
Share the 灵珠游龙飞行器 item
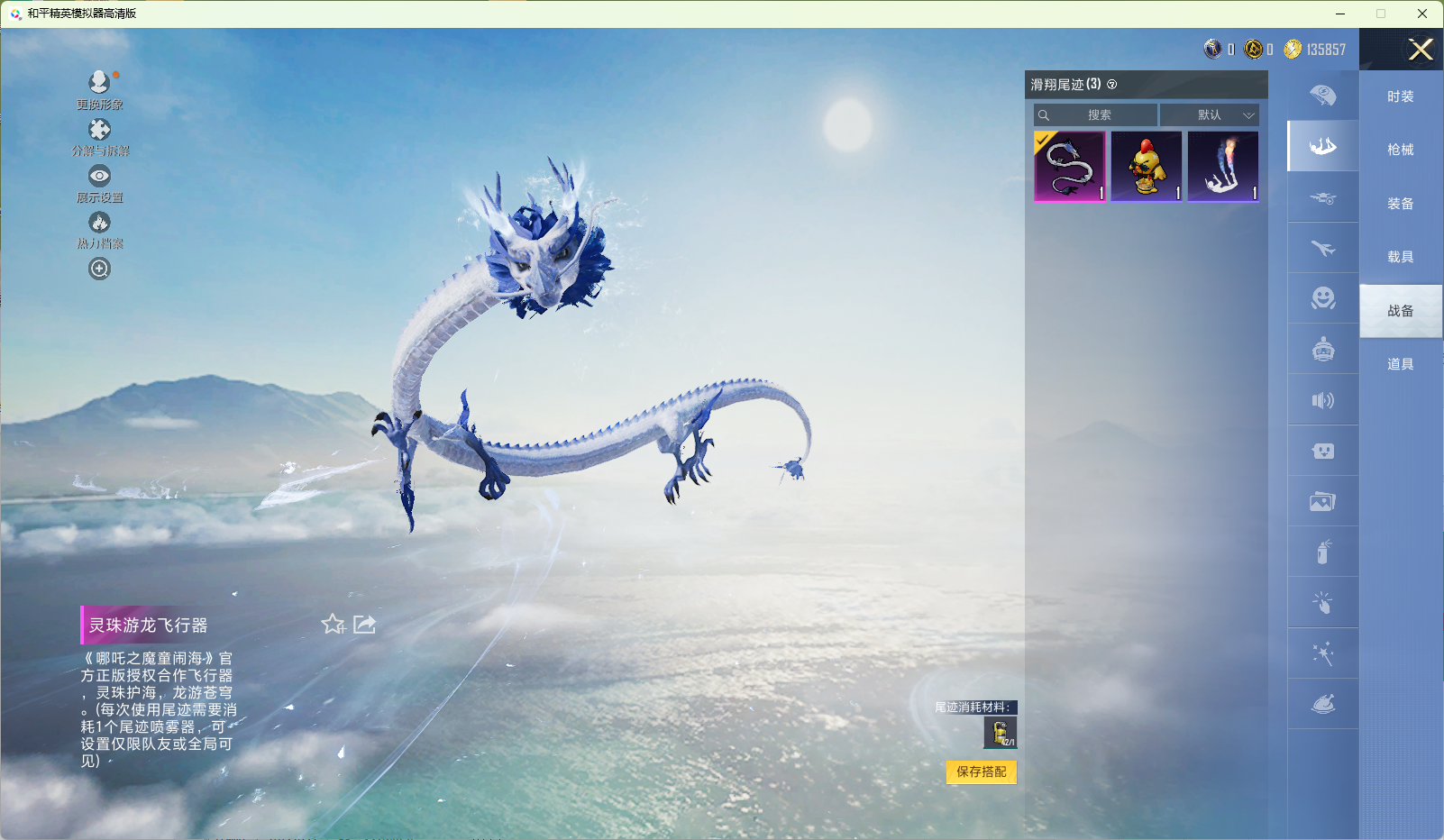pyautogui.click(x=364, y=624)
